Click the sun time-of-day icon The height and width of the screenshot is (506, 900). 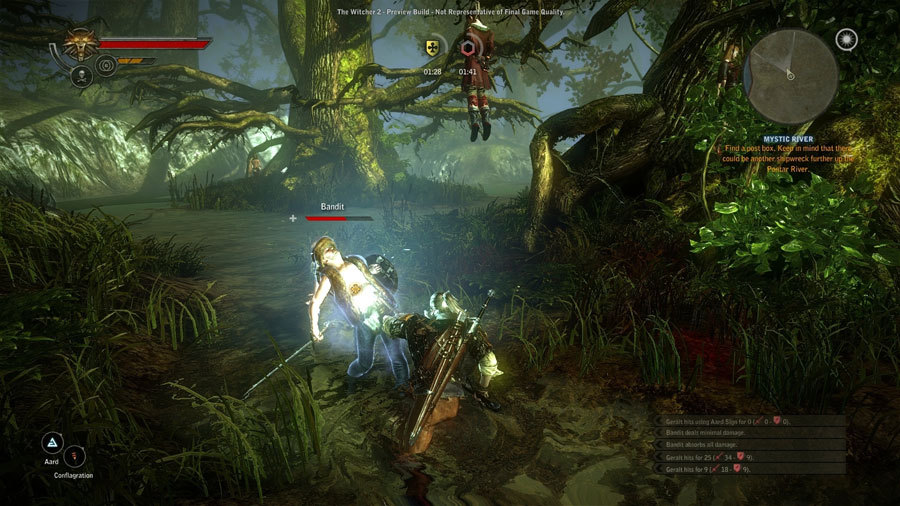click(847, 39)
